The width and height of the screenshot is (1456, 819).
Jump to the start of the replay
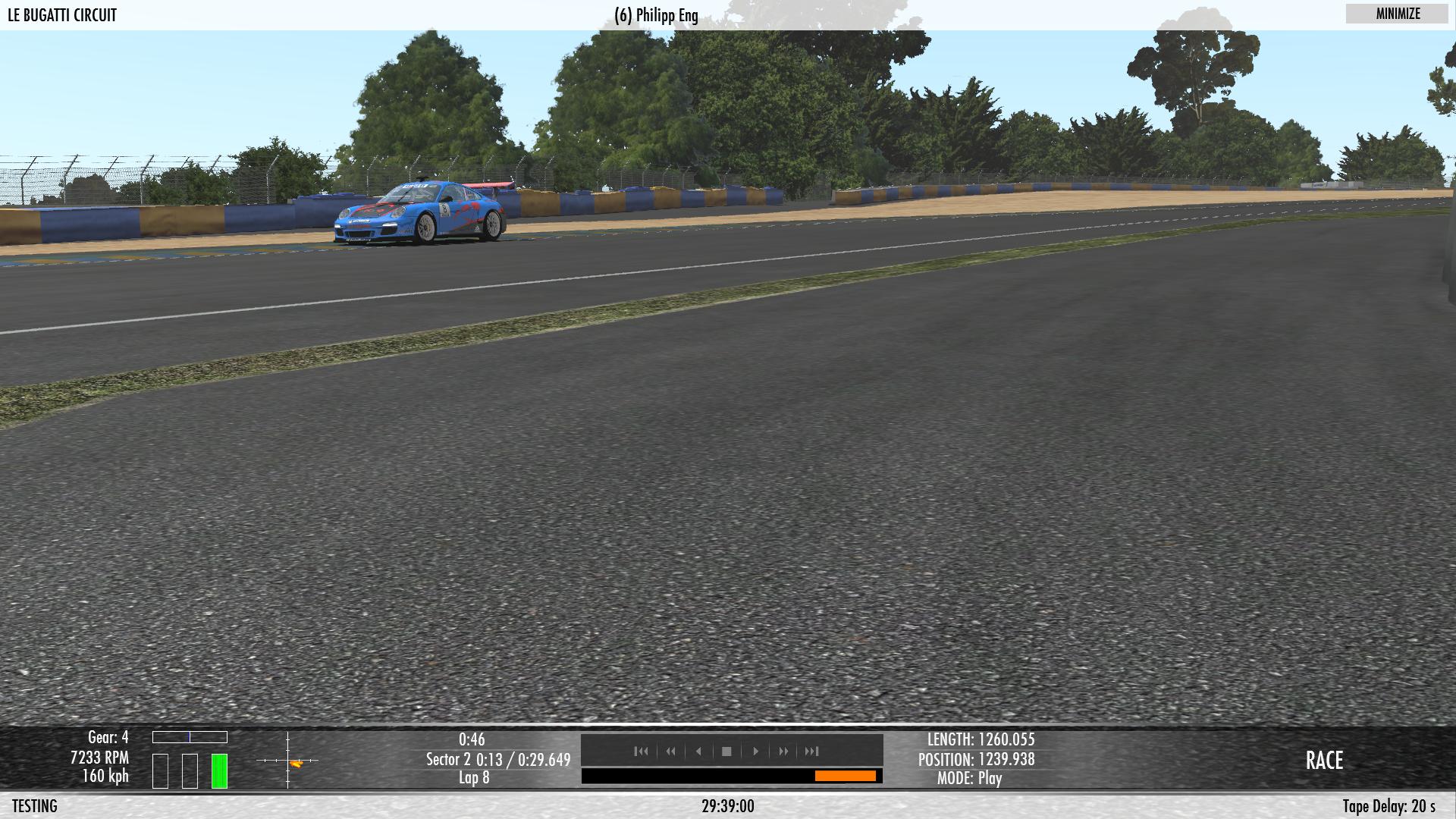642,752
